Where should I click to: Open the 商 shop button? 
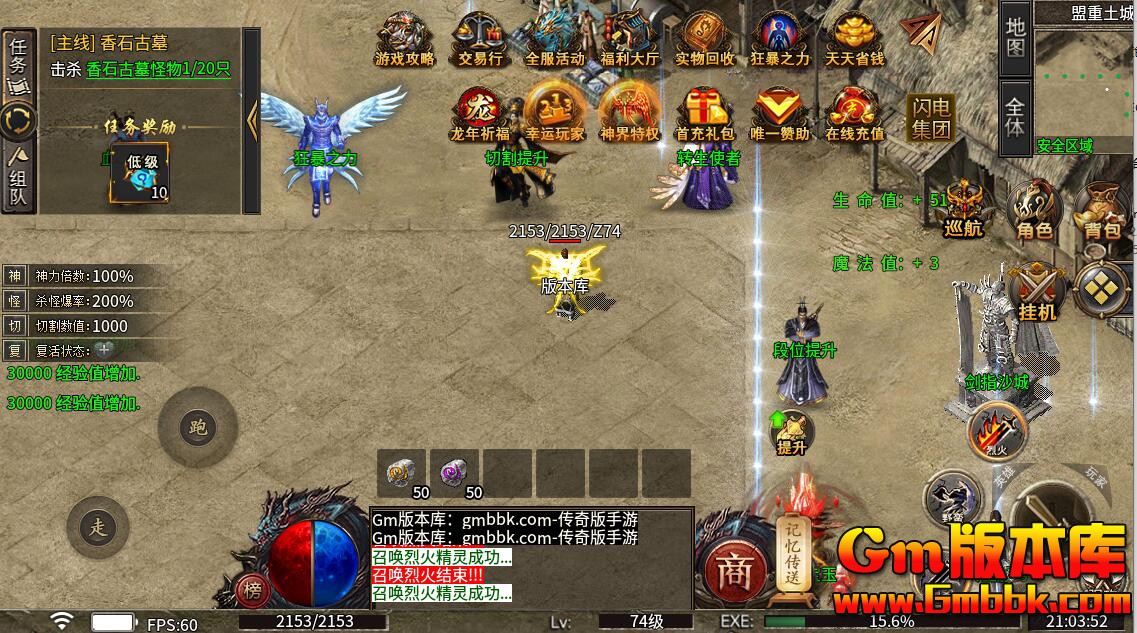pyautogui.click(x=734, y=572)
